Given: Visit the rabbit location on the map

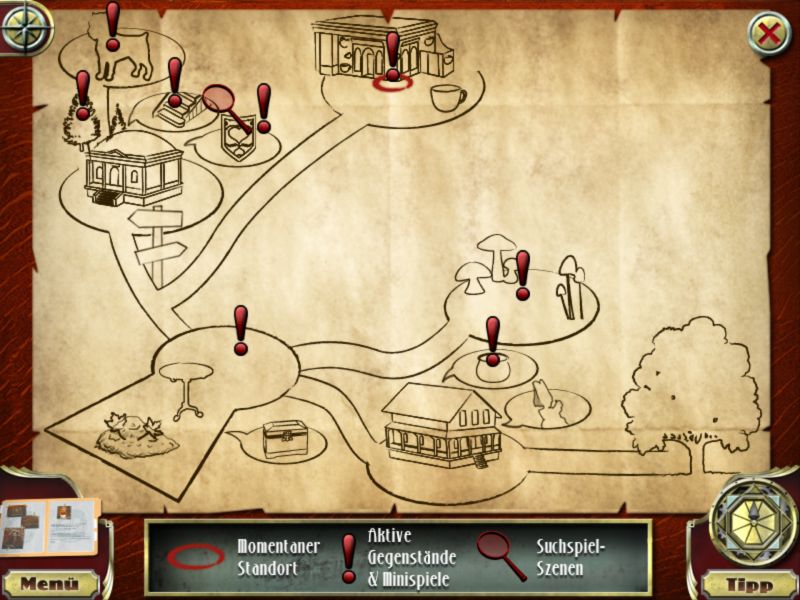Looking at the screenshot, I should pyautogui.click(x=546, y=407).
